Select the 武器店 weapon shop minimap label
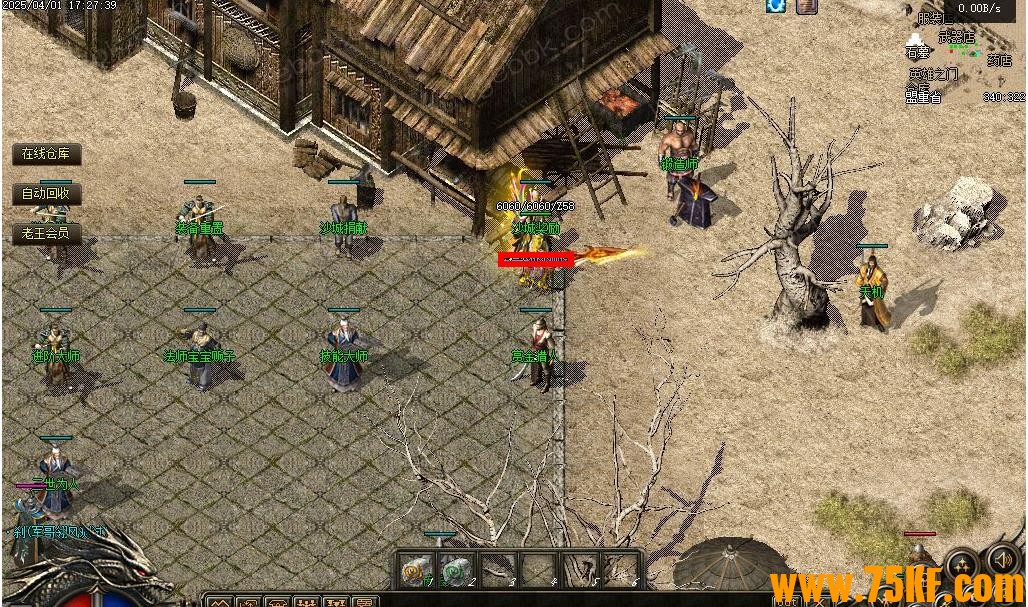This screenshot has height=607, width=1028. click(956, 37)
